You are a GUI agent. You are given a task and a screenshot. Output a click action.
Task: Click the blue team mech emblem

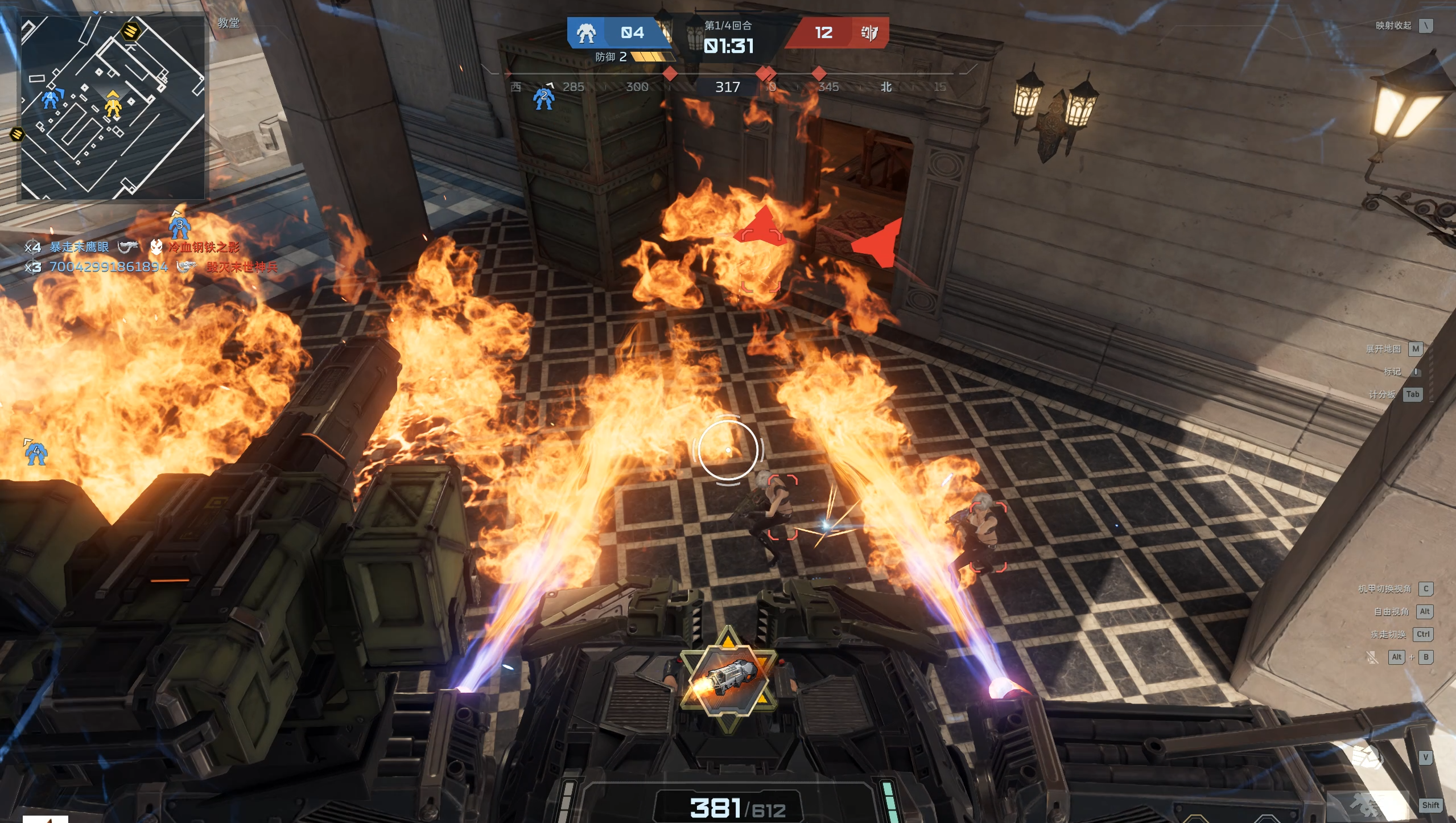pos(586,33)
